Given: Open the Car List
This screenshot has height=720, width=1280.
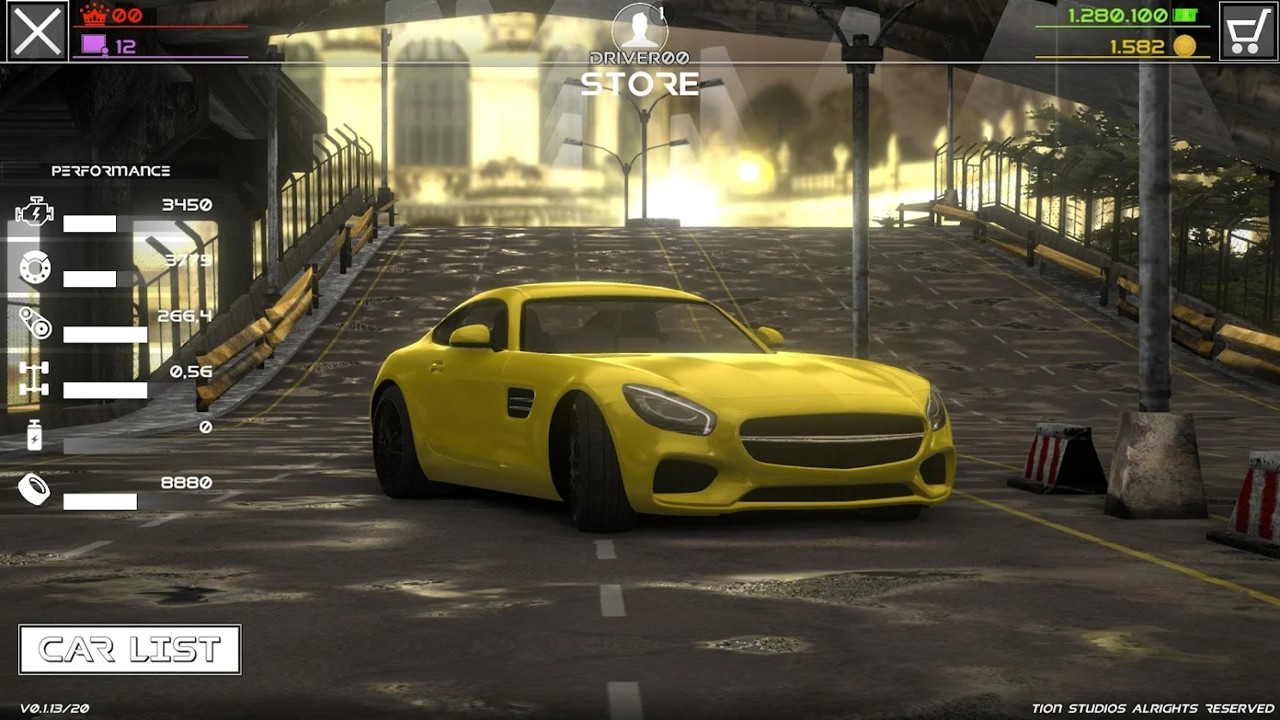Looking at the screenshot, I should 130,650.
